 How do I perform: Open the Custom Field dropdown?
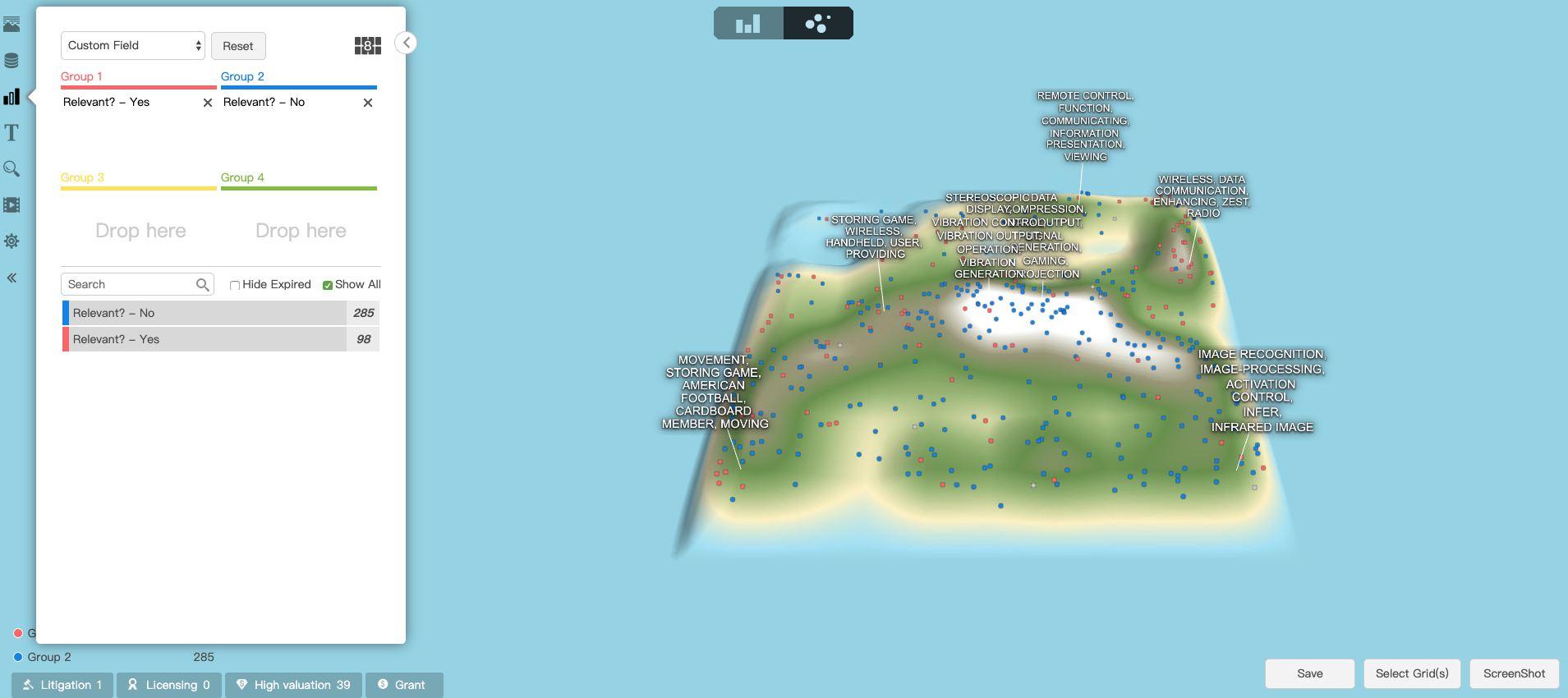[x=132, y=46]
